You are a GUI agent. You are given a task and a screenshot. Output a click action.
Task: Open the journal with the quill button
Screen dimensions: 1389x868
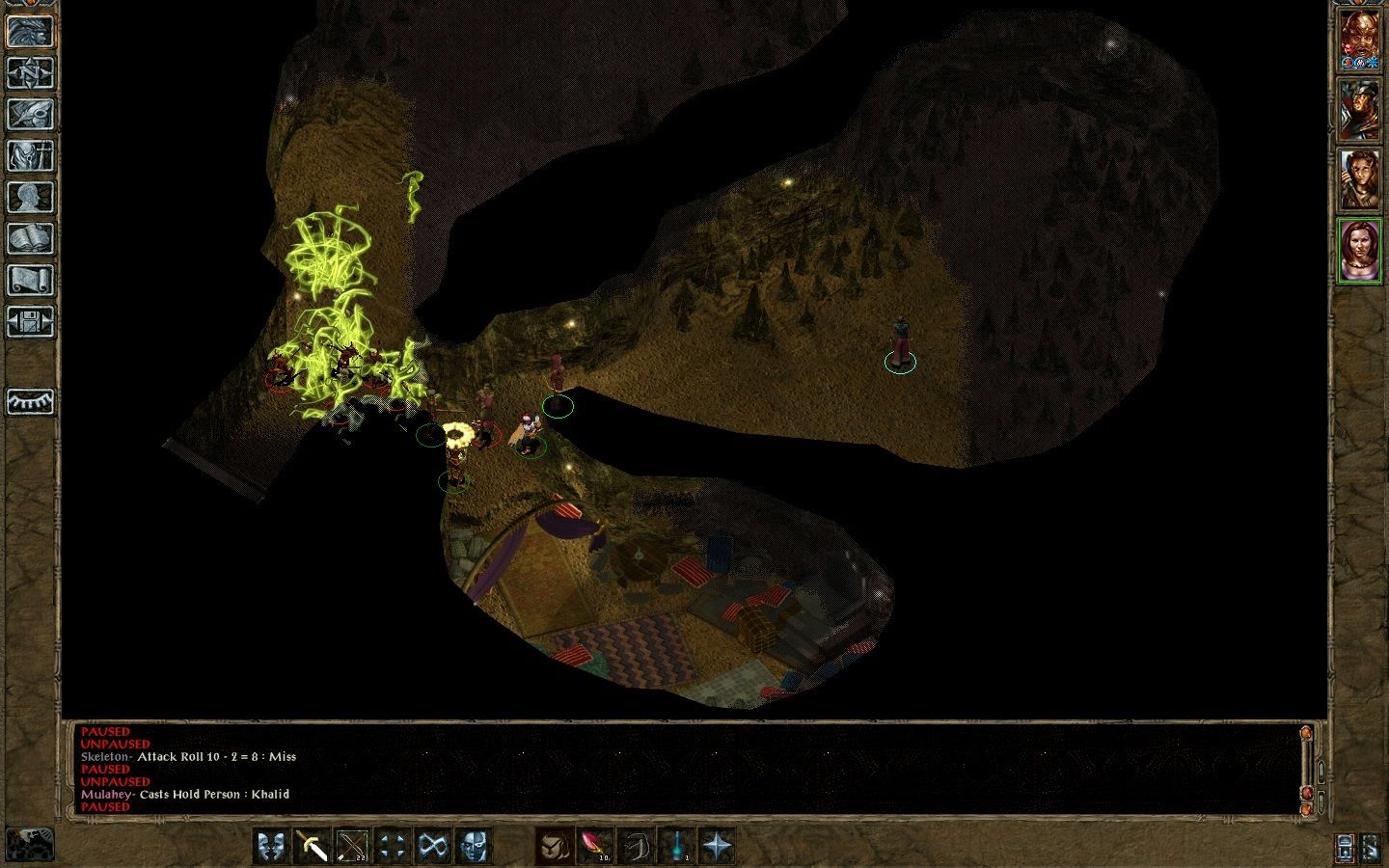30,114
